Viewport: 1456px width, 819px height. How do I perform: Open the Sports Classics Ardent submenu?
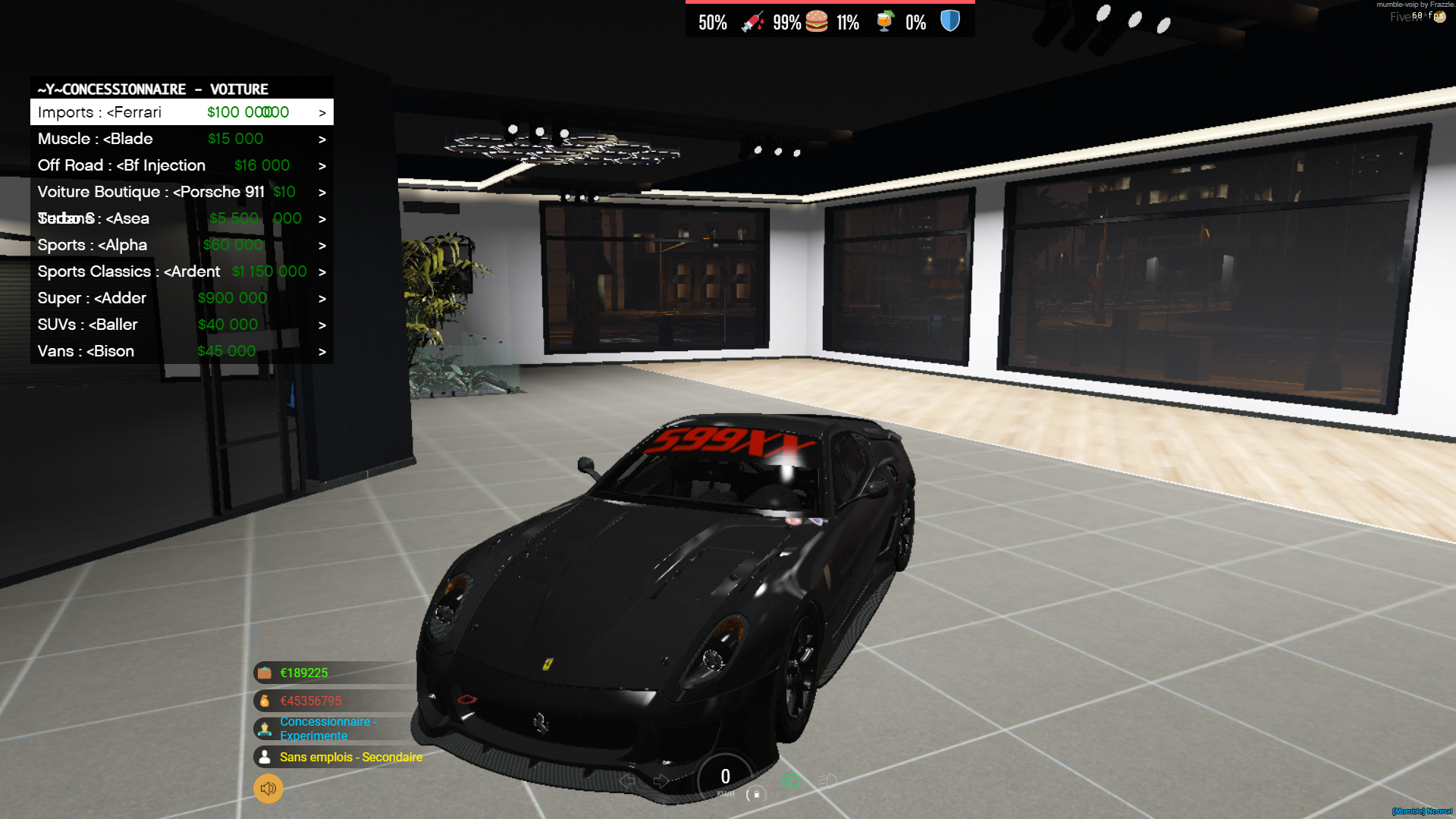click(322, 271)
